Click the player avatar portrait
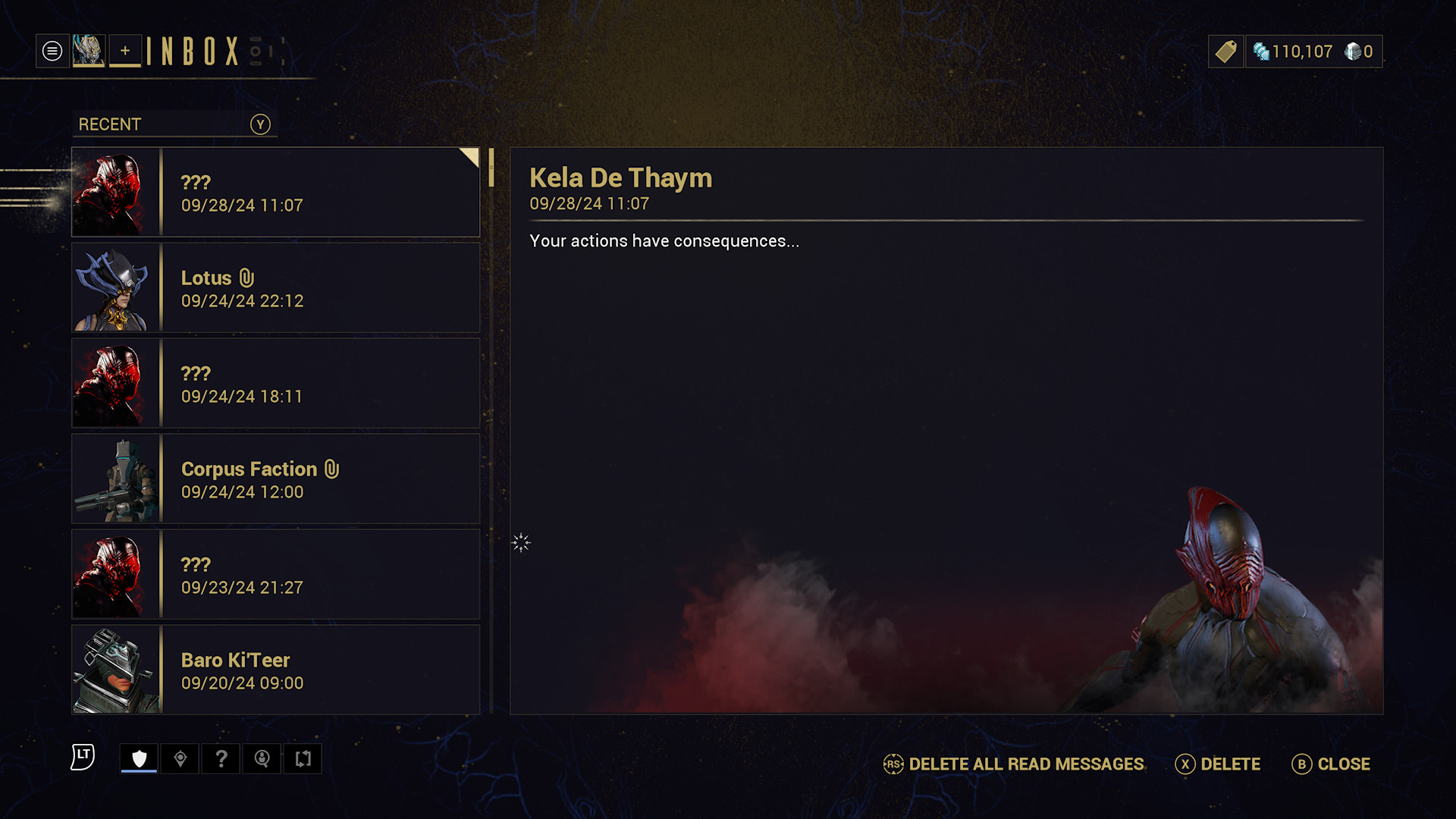 tap(89, 52)
